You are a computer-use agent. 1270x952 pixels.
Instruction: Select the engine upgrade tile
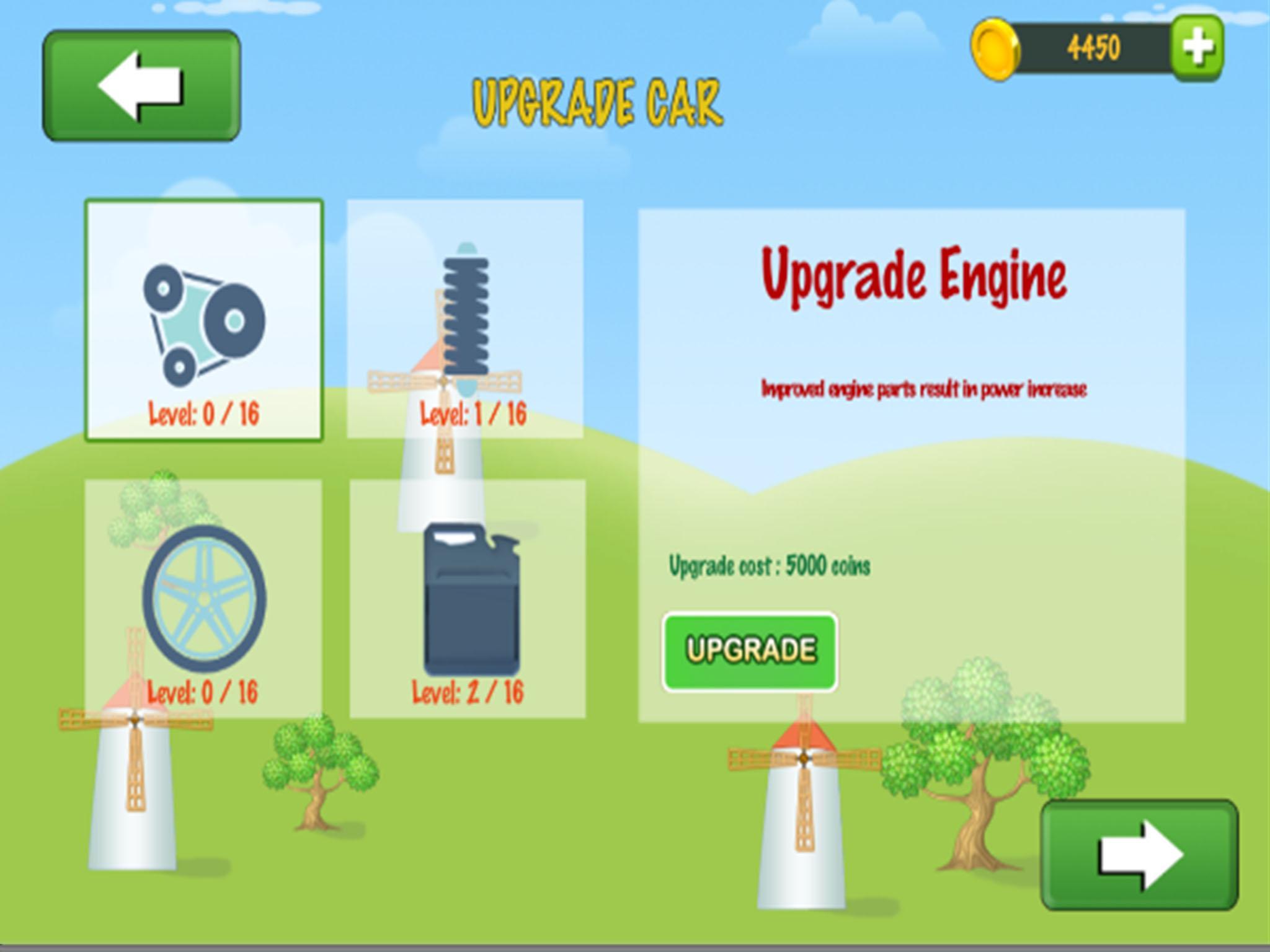(x=204, y=320)
